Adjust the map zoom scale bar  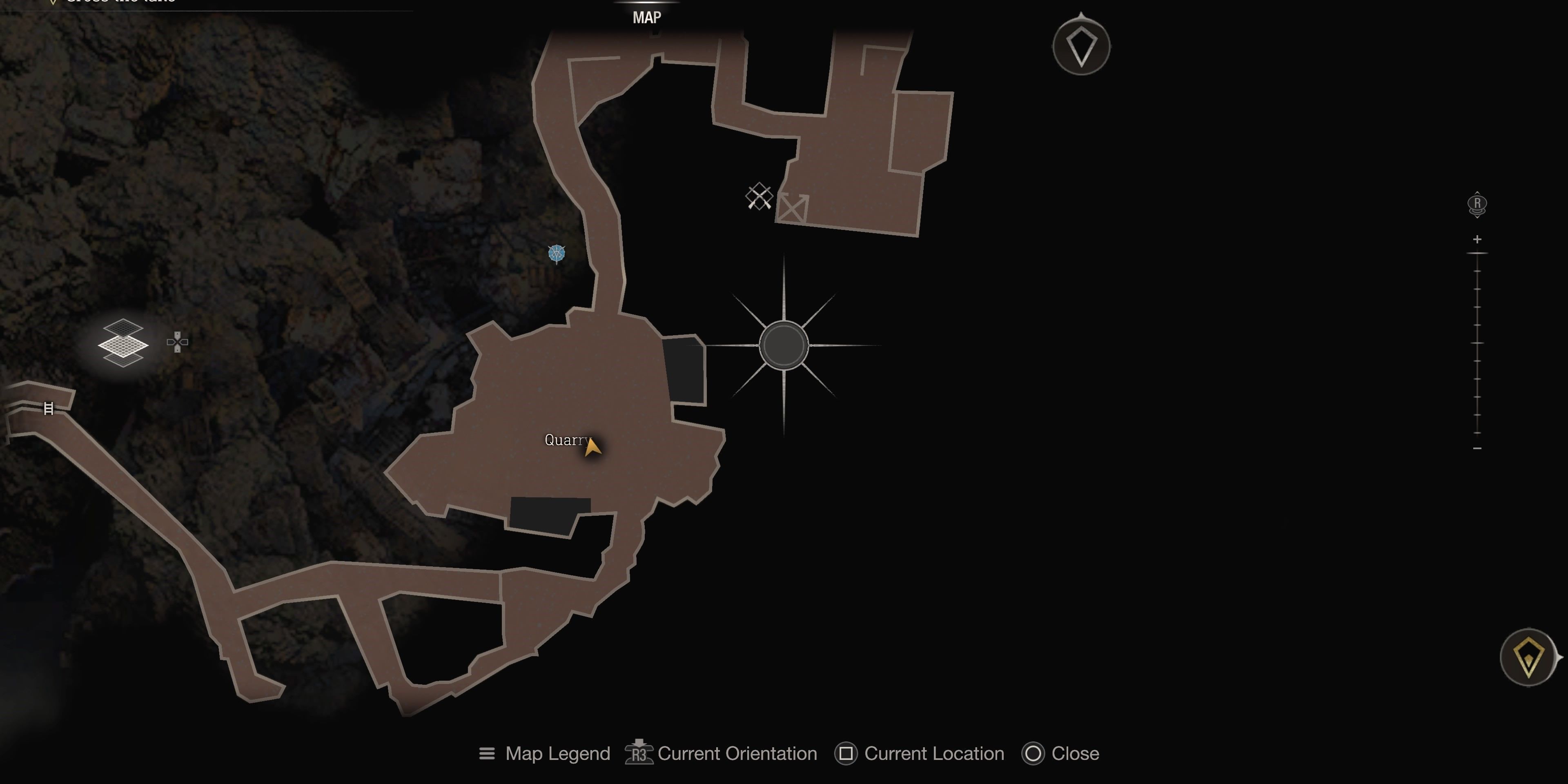tap(1477, 343)
